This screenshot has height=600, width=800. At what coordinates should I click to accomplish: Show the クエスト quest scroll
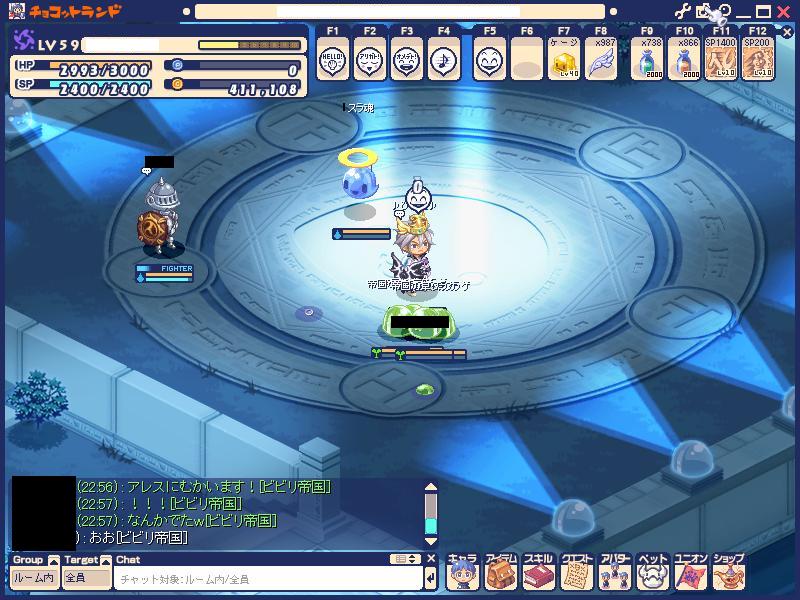pos(576,574)
